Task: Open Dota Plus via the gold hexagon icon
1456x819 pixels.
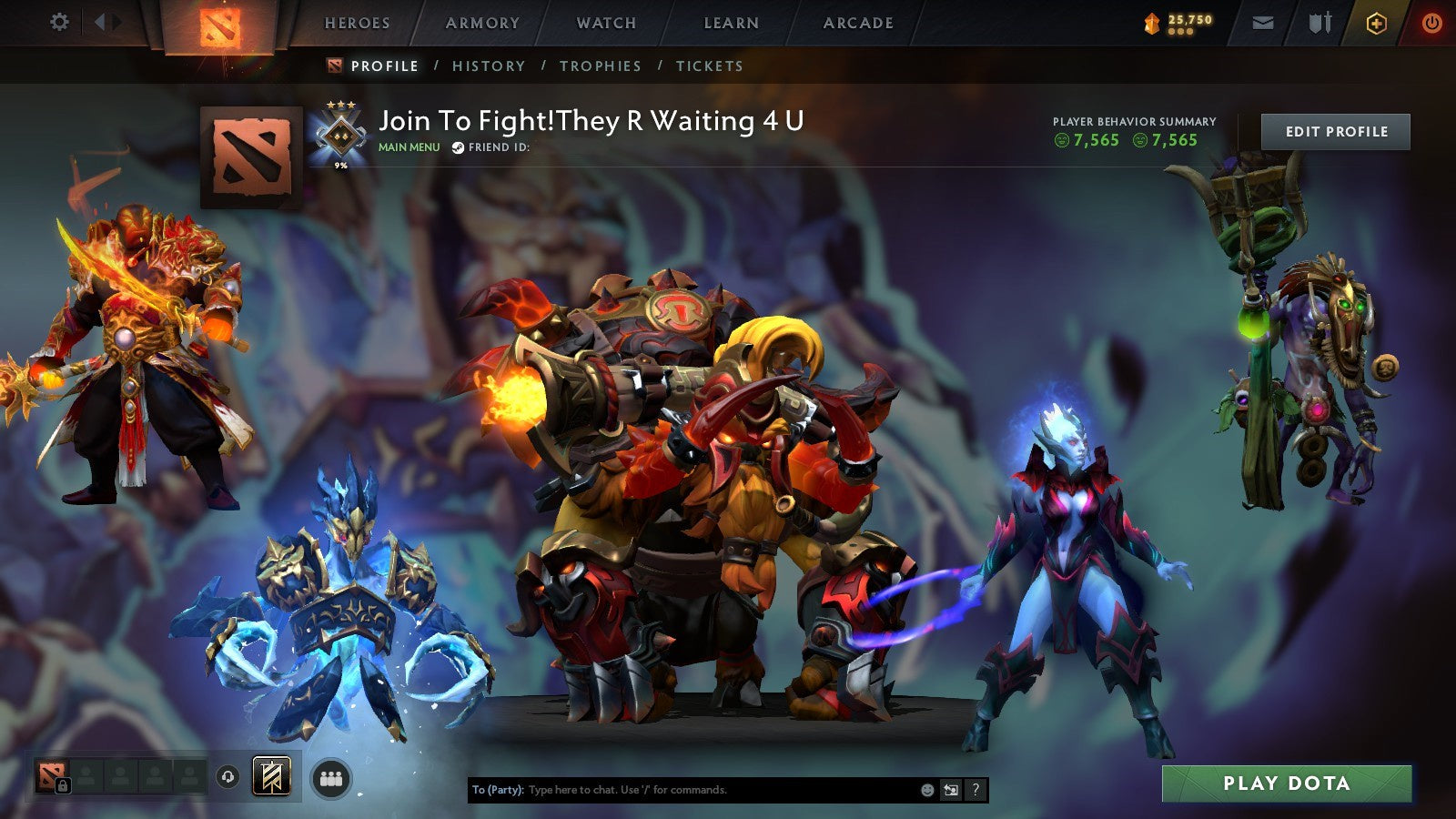Action: (x=1374, y=23)
